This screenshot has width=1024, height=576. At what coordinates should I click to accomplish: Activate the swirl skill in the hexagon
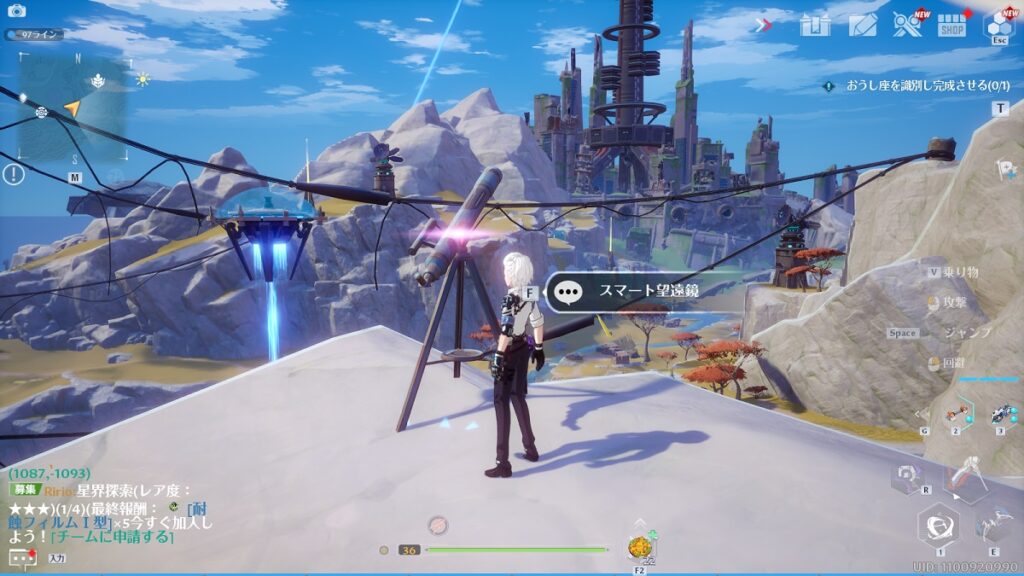(x=939, y=524)
